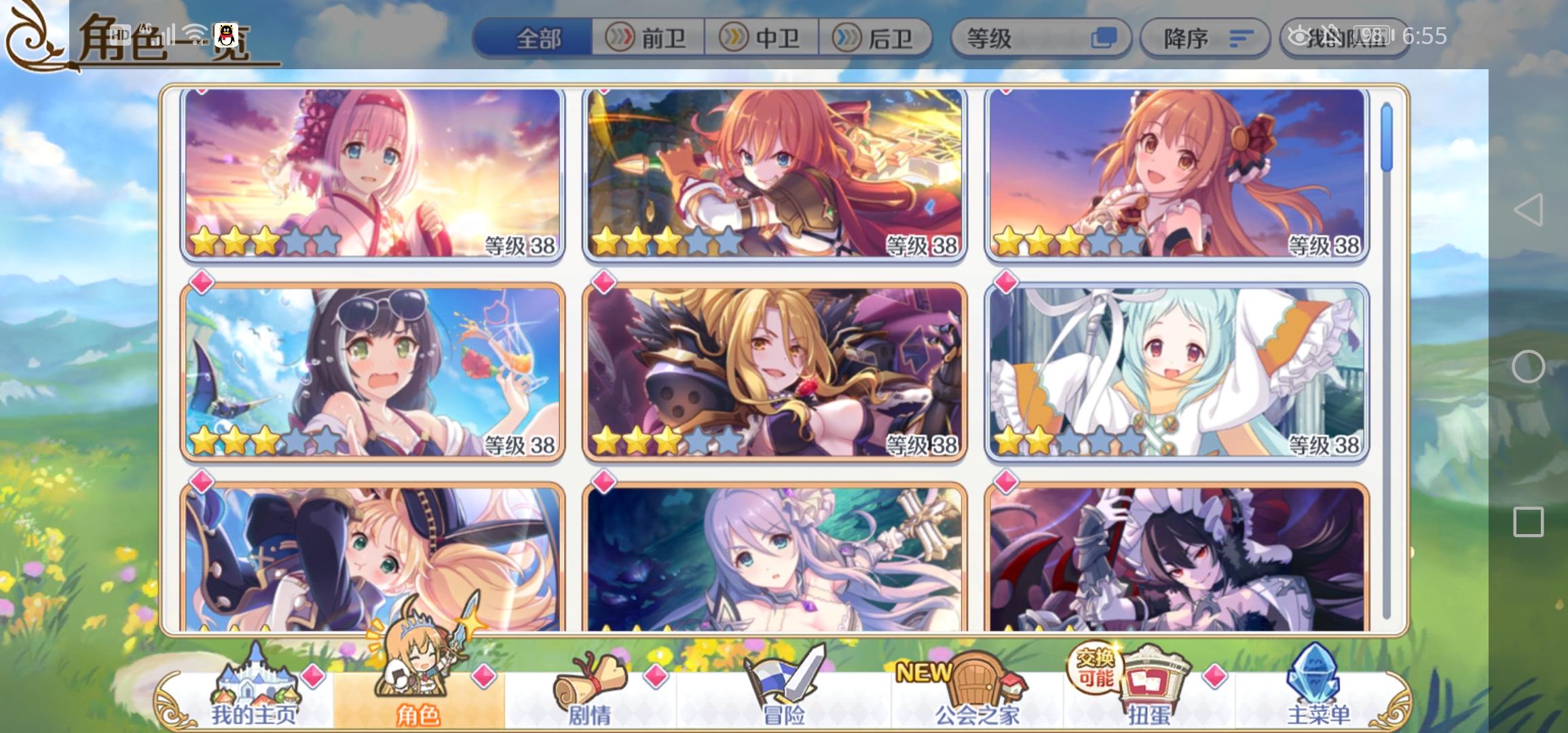Open the 等级 sorting criteria selector
This screenshot has width=1568, height=733.
[1042, 39]
